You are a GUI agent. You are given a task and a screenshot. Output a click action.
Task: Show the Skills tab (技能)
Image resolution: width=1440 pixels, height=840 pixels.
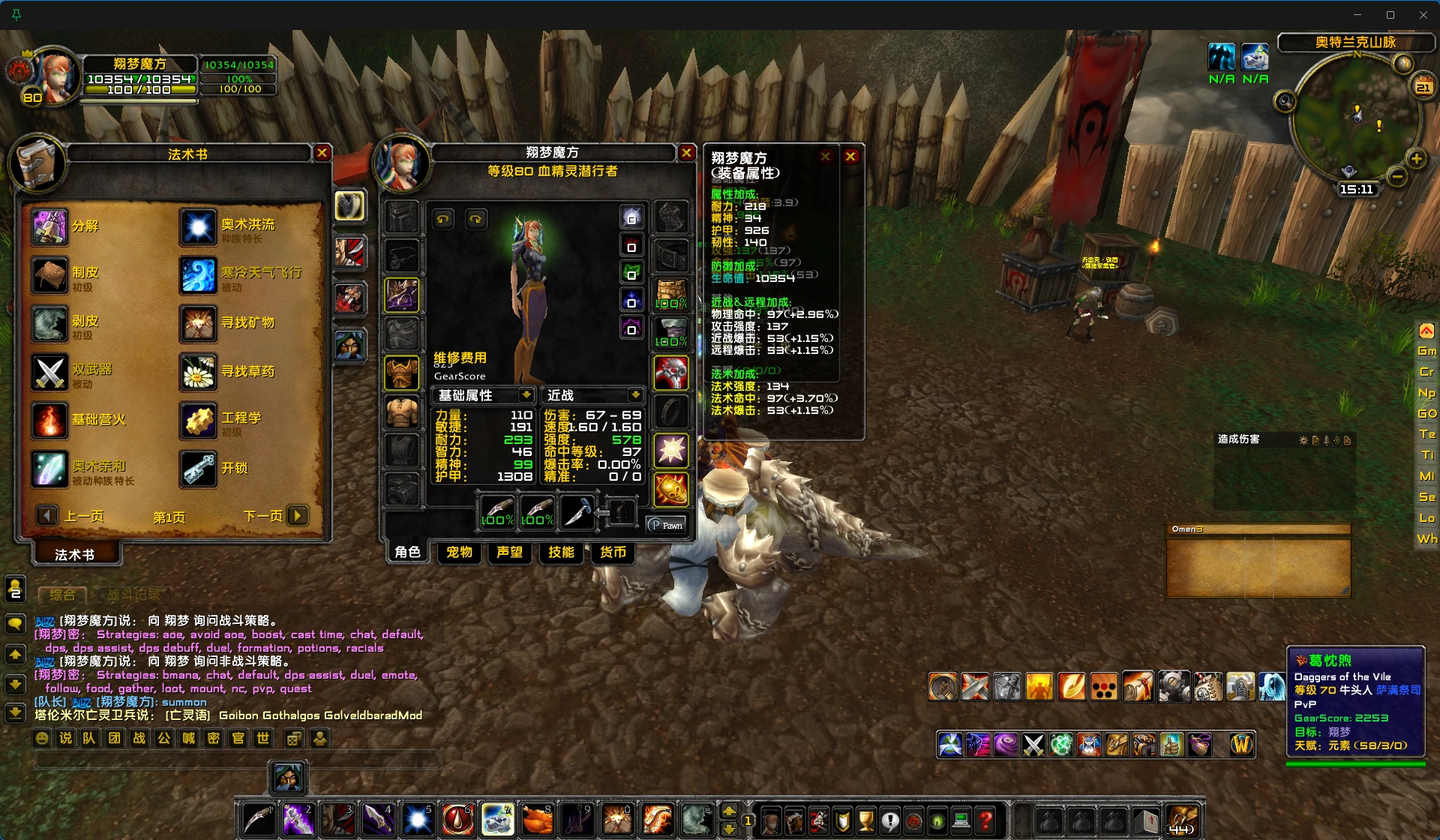561,553
